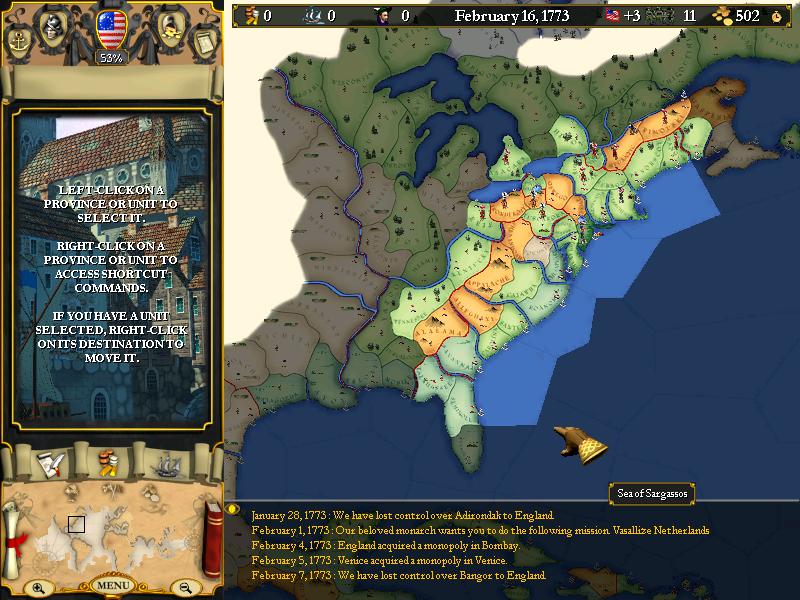The image size is (800, 600).
Task: Open the MENU button
Action: [x=112, y=585]
